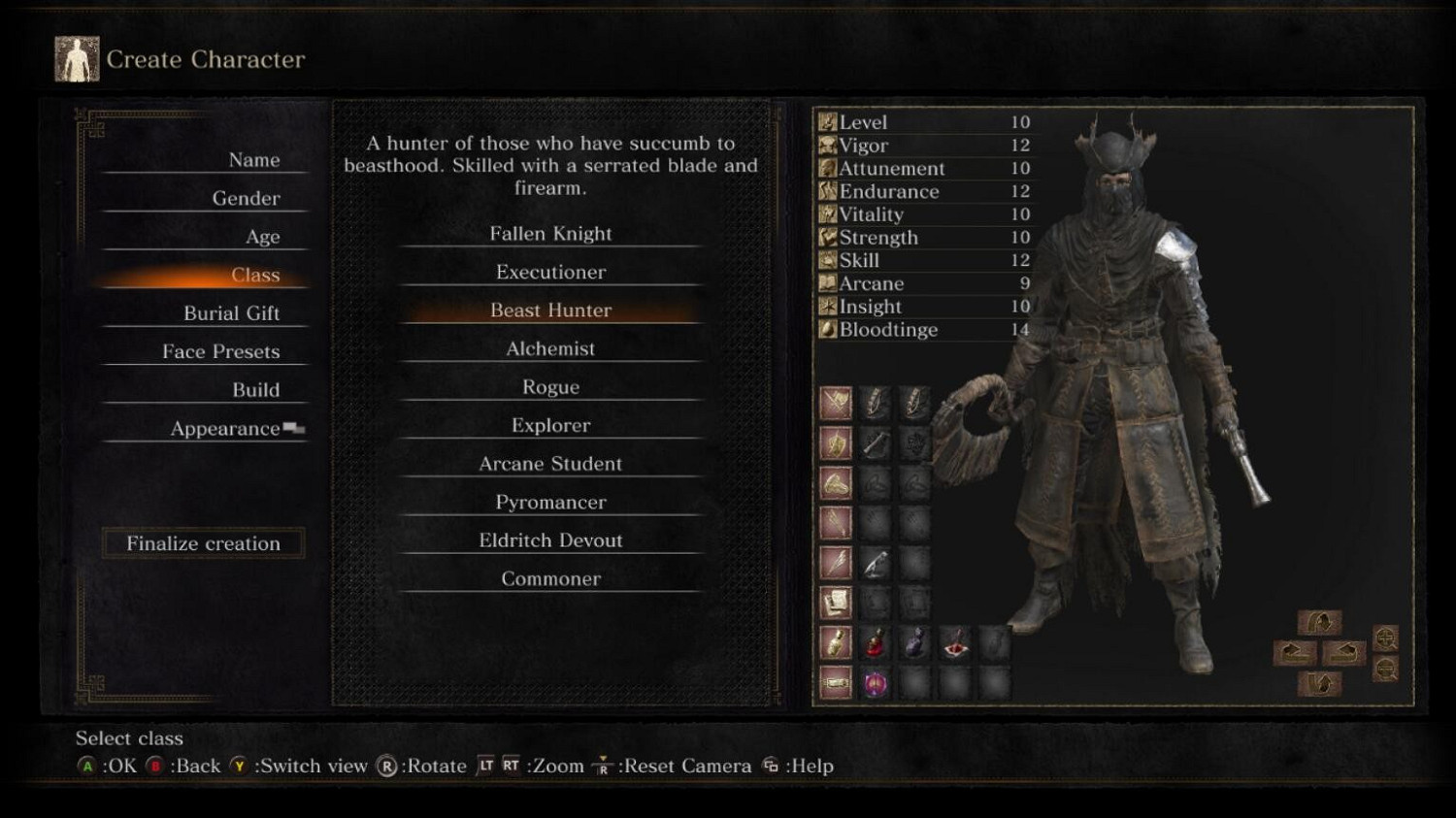The width and height of the screenshot is (1456, 818).
Task: Go to Face Presets
Action: (x=220, y=351)
